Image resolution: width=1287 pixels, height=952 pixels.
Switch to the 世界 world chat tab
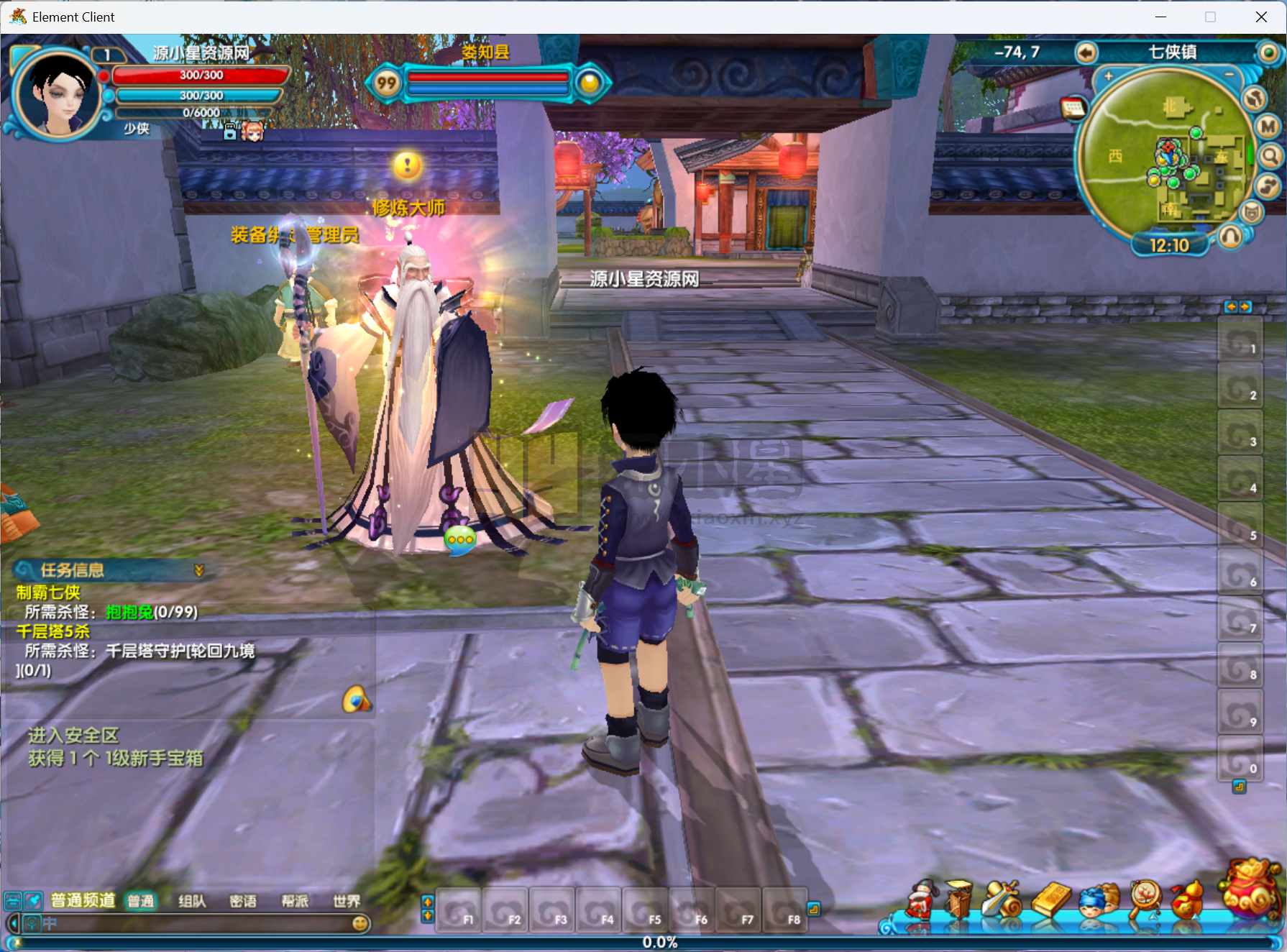tap(347, 901)
